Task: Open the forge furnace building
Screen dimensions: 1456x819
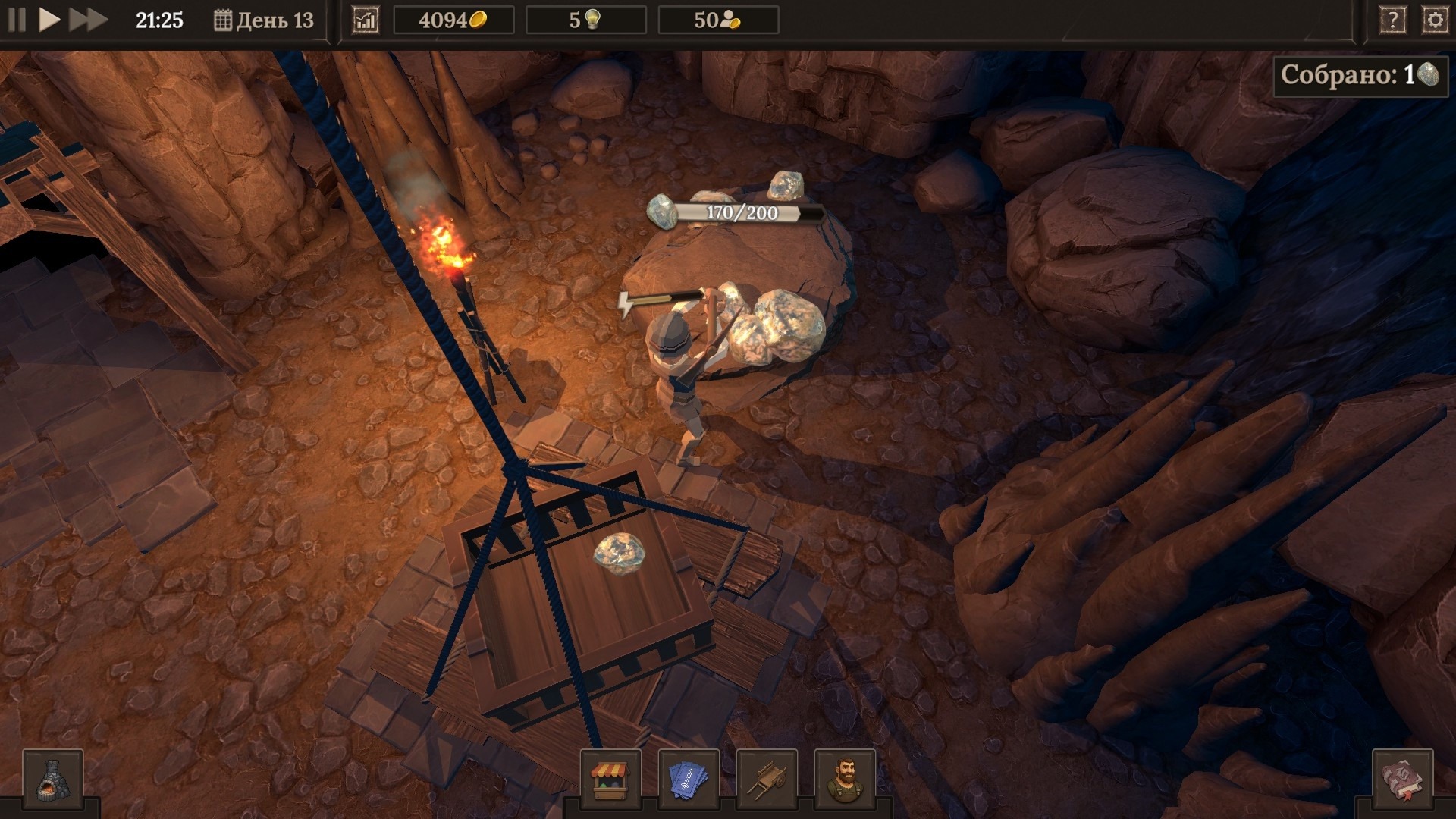Action: pos(52,779)
